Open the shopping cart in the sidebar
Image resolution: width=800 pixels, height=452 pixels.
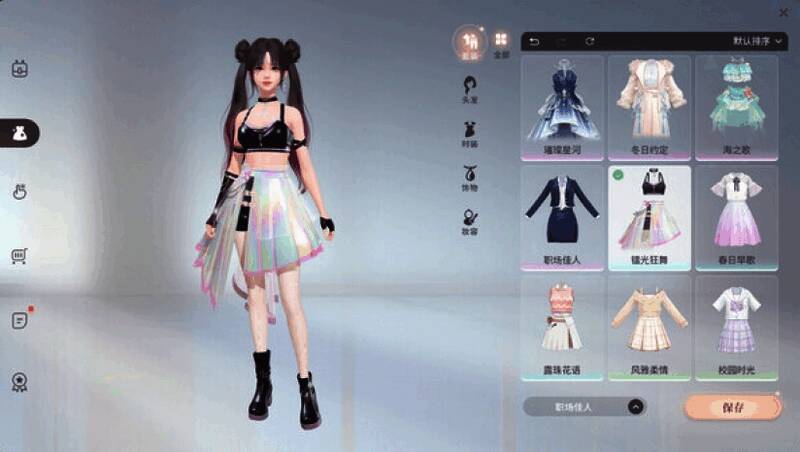tap(18, 257)
